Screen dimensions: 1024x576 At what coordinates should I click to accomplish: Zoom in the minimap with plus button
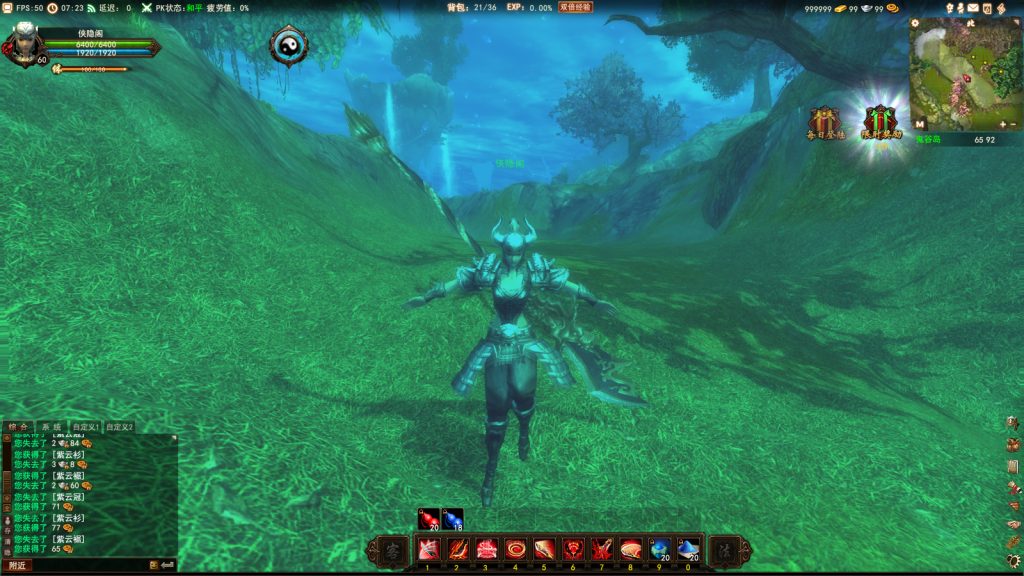coord(1002,124)
